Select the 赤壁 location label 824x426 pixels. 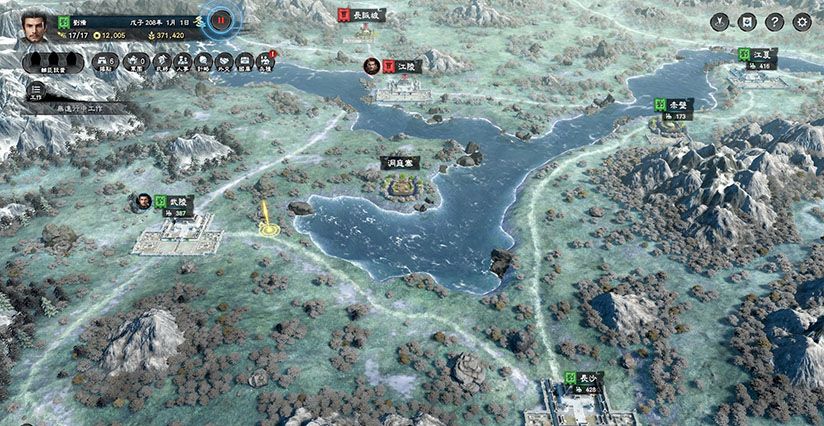point(673,107)
